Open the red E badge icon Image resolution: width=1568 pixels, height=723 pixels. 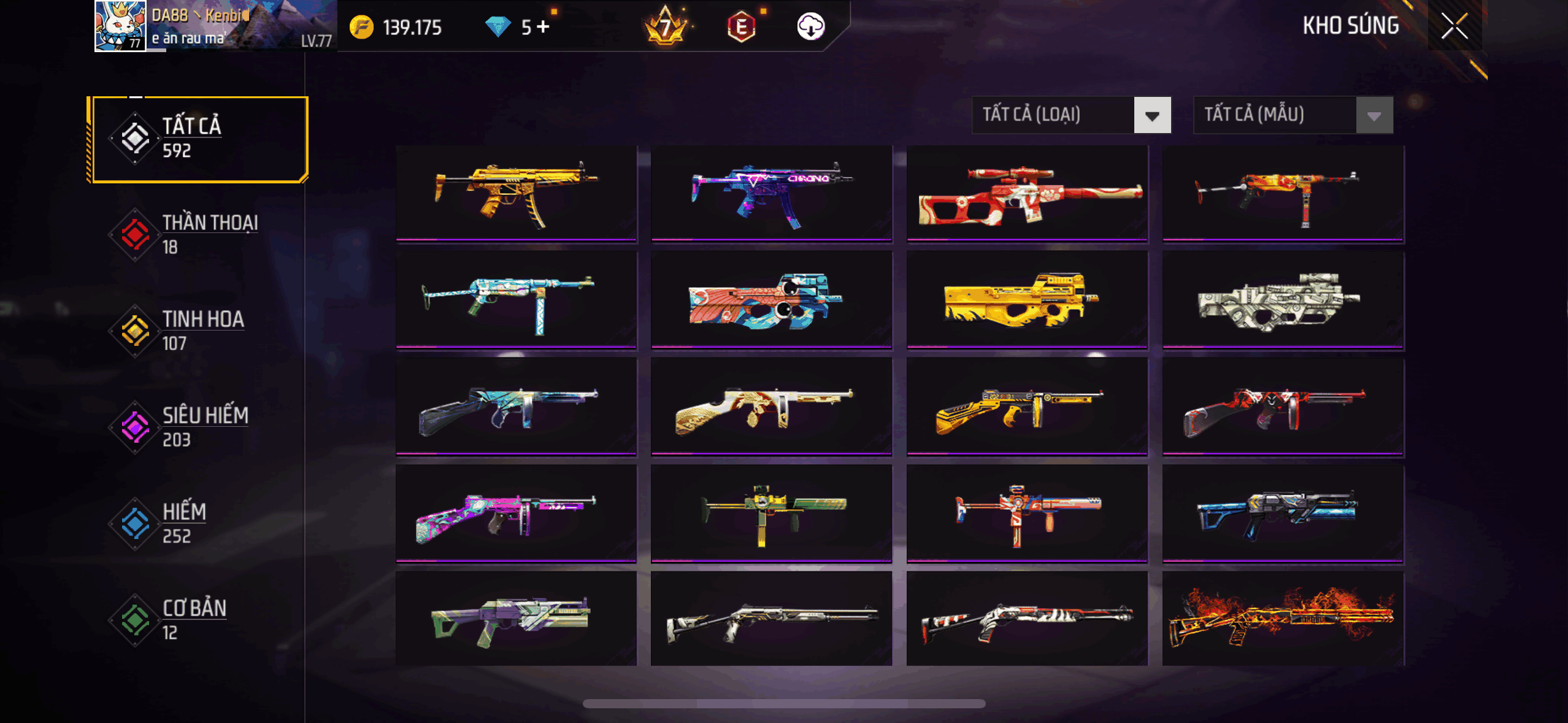(741, 27)
